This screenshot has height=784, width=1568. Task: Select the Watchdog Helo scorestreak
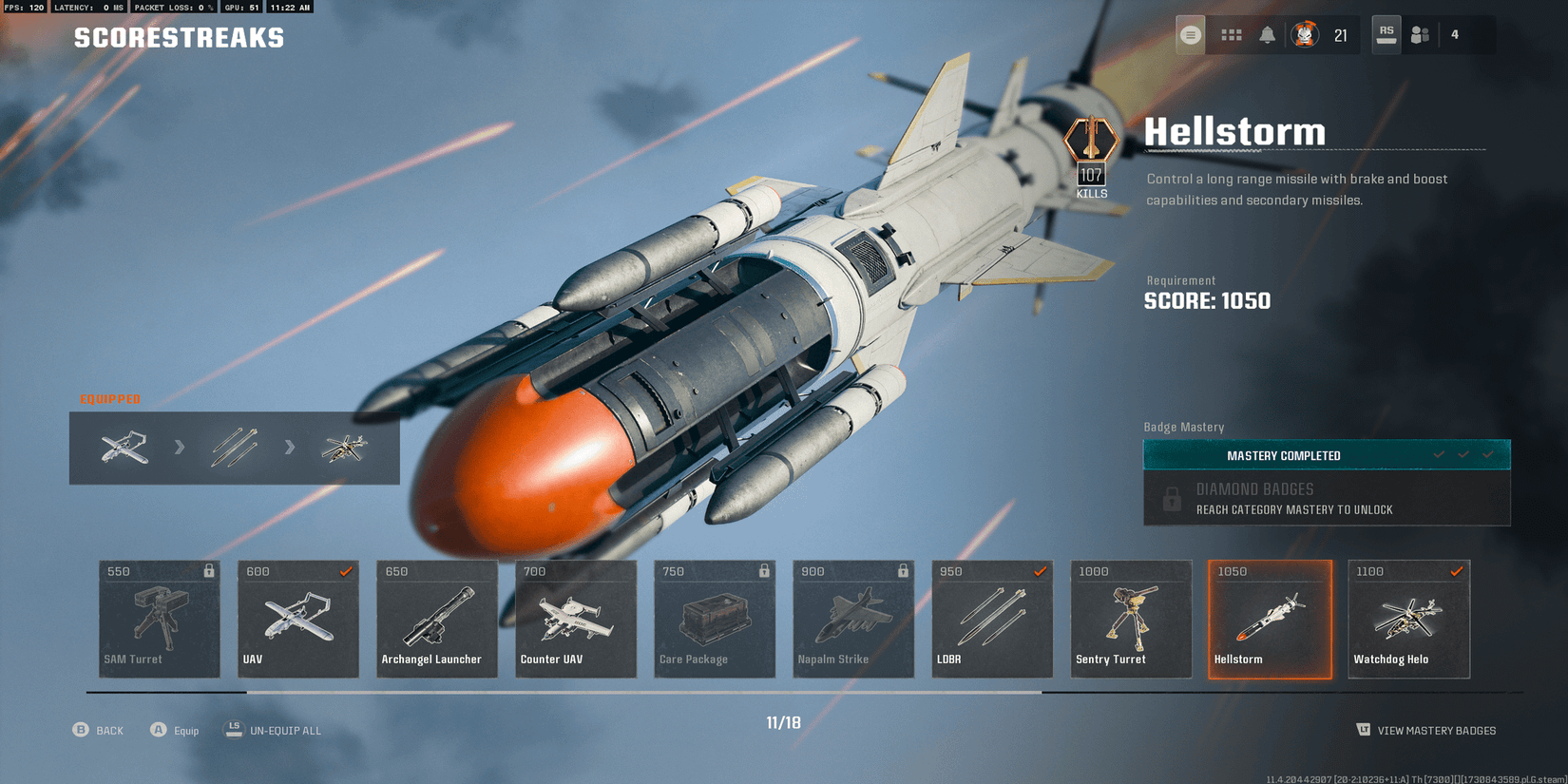coord(1407,618)
